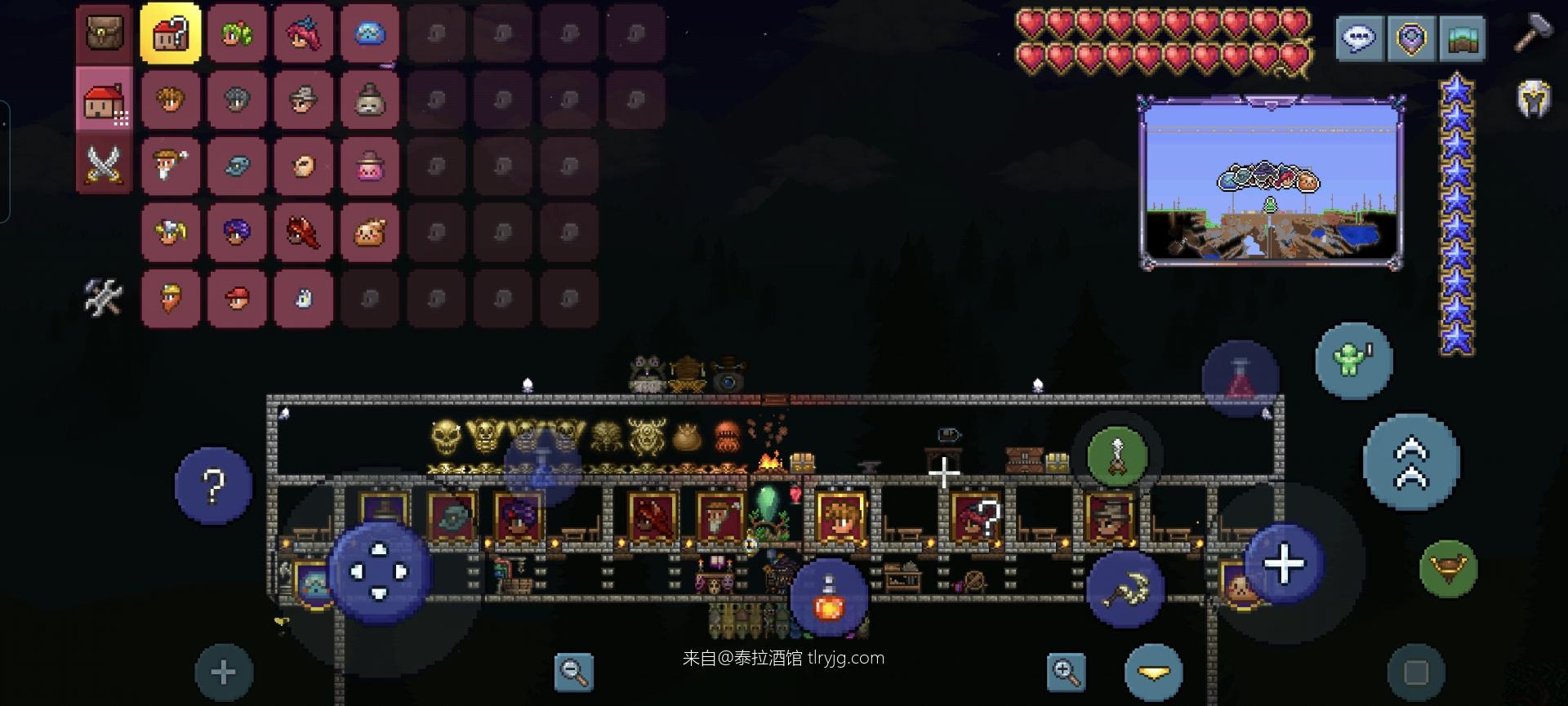Switch to the crossed swords PvP tab
The width and height of the screenshot is (1568, 706).
[x=105, y=166]
